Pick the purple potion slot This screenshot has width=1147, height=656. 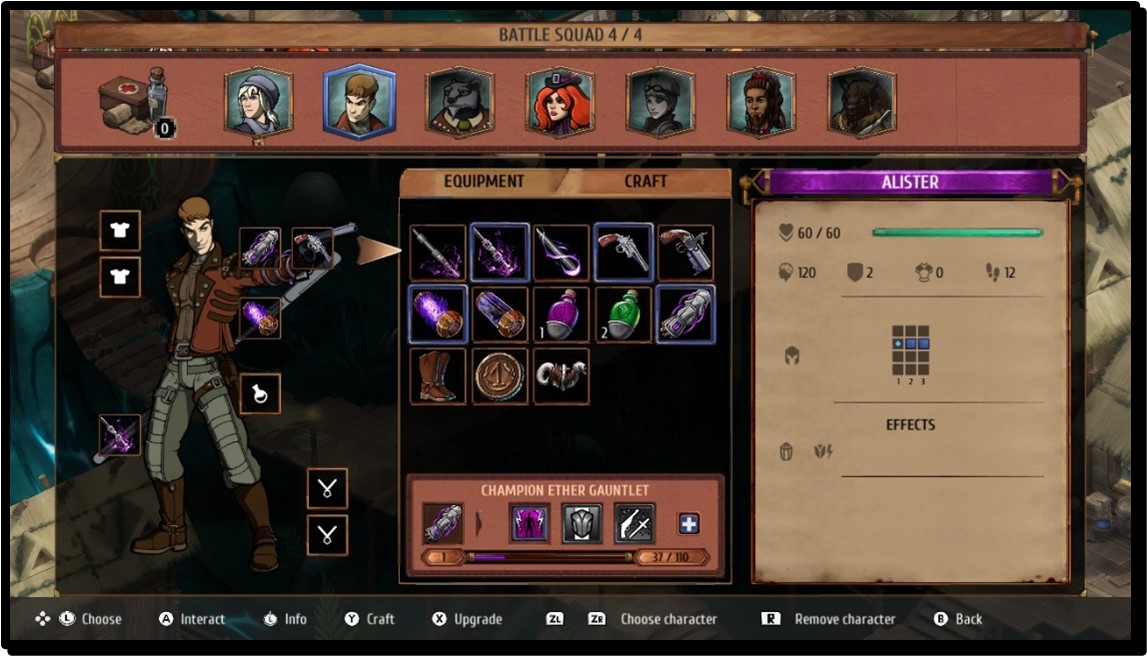(x=561, y=314)
